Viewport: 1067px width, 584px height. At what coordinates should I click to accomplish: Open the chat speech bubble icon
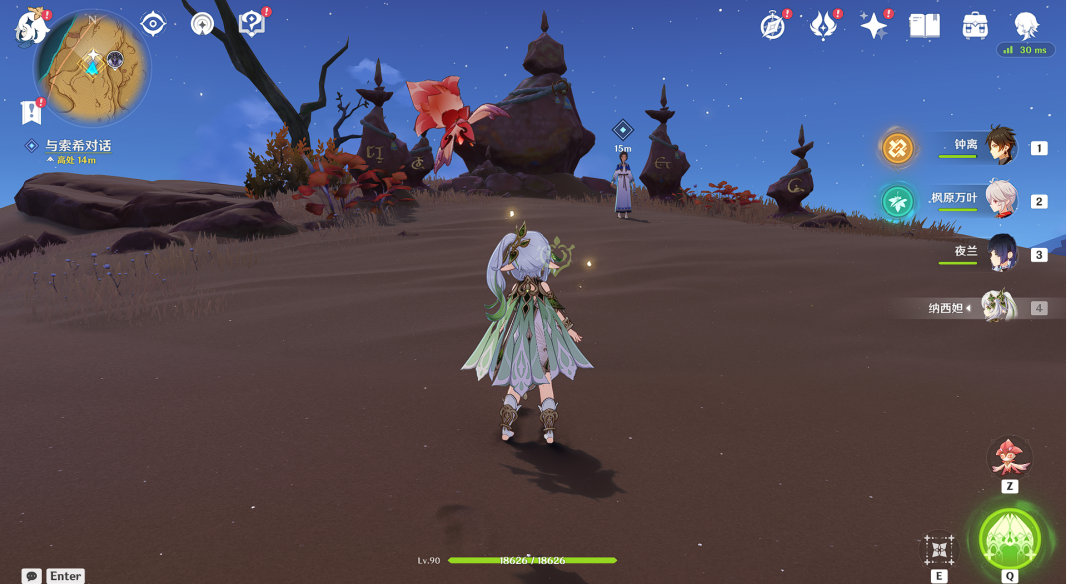32,576
